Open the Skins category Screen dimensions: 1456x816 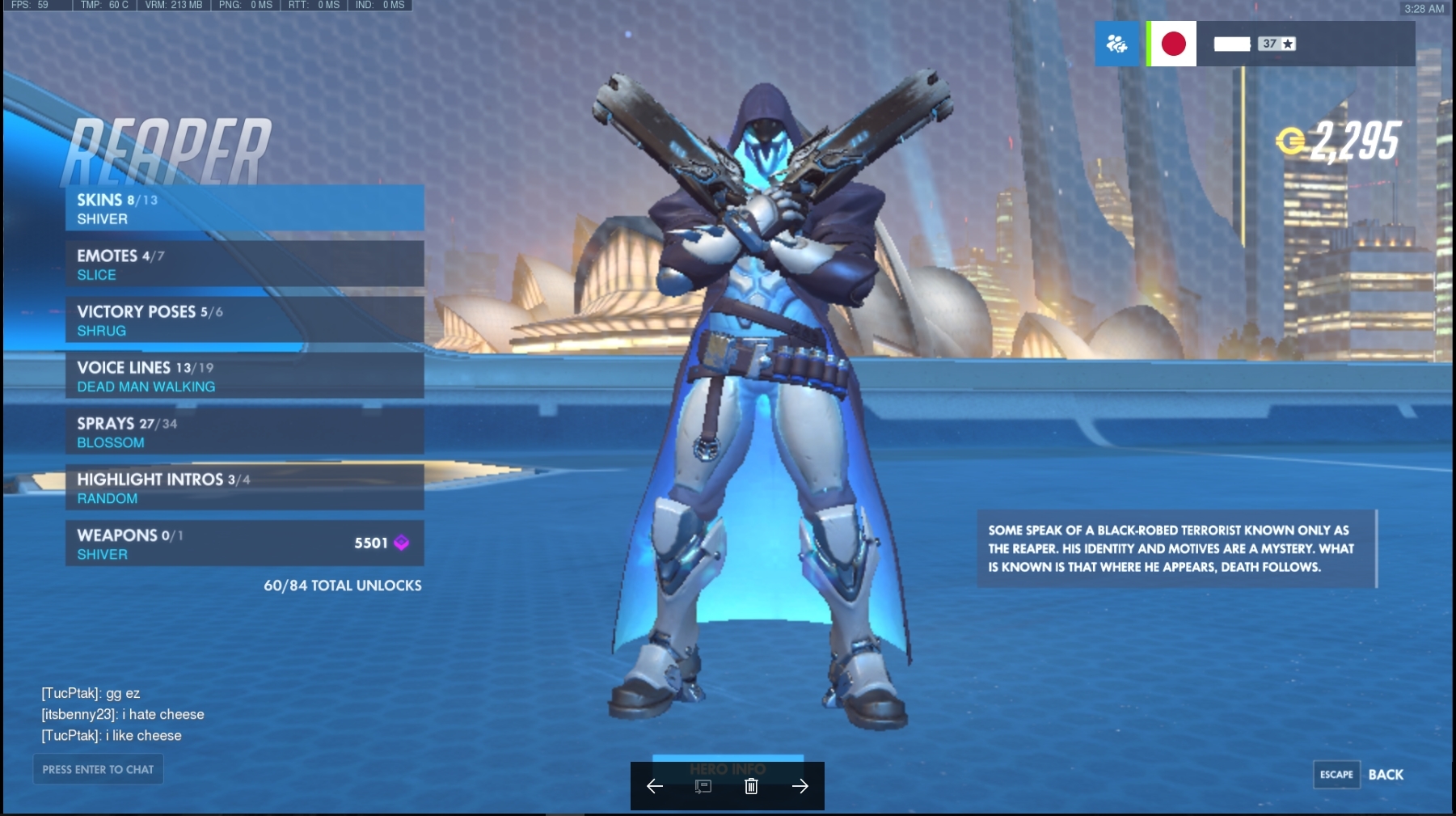coord(244,209)
